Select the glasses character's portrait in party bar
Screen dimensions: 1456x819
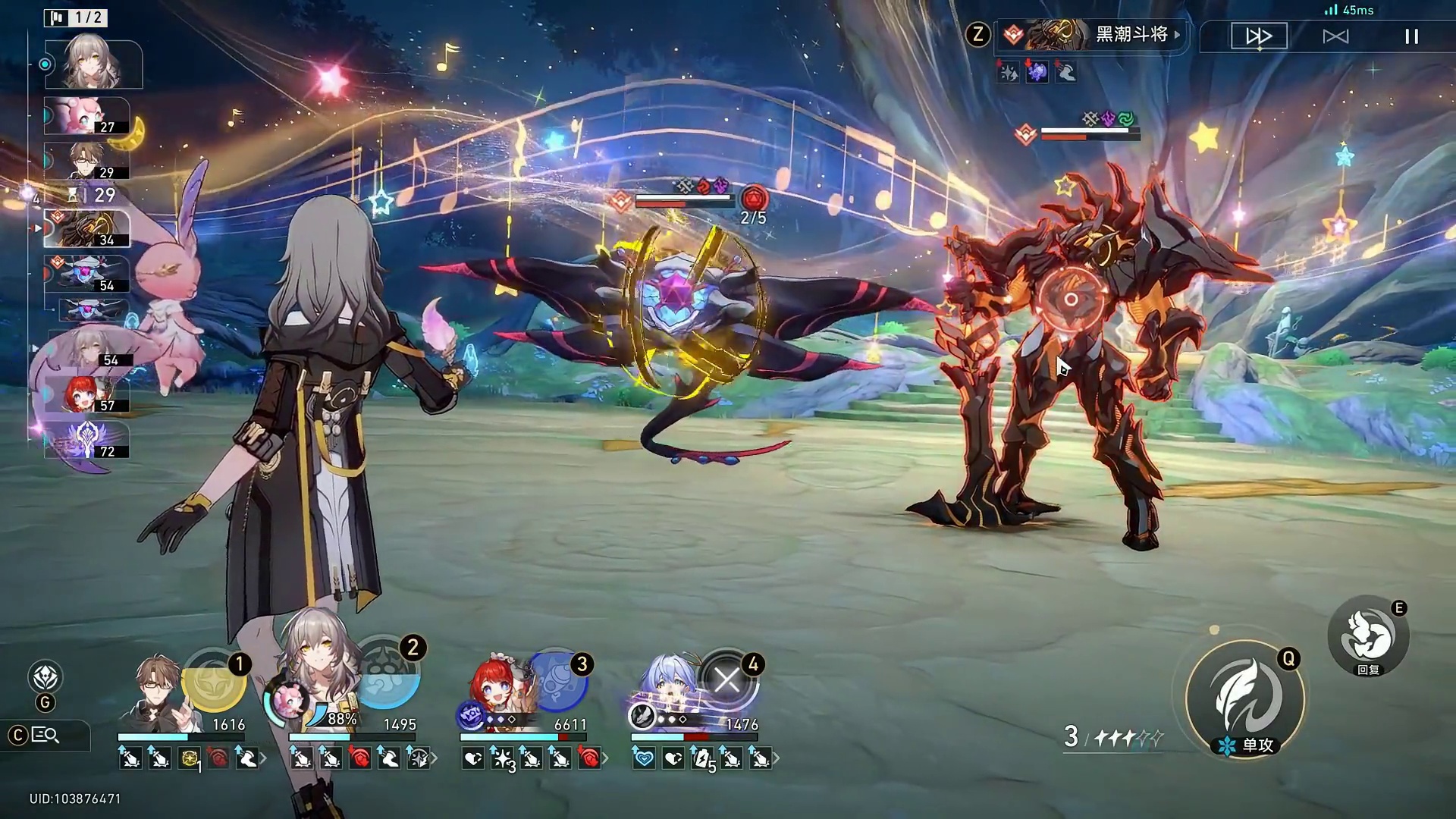tap(159, 686)
